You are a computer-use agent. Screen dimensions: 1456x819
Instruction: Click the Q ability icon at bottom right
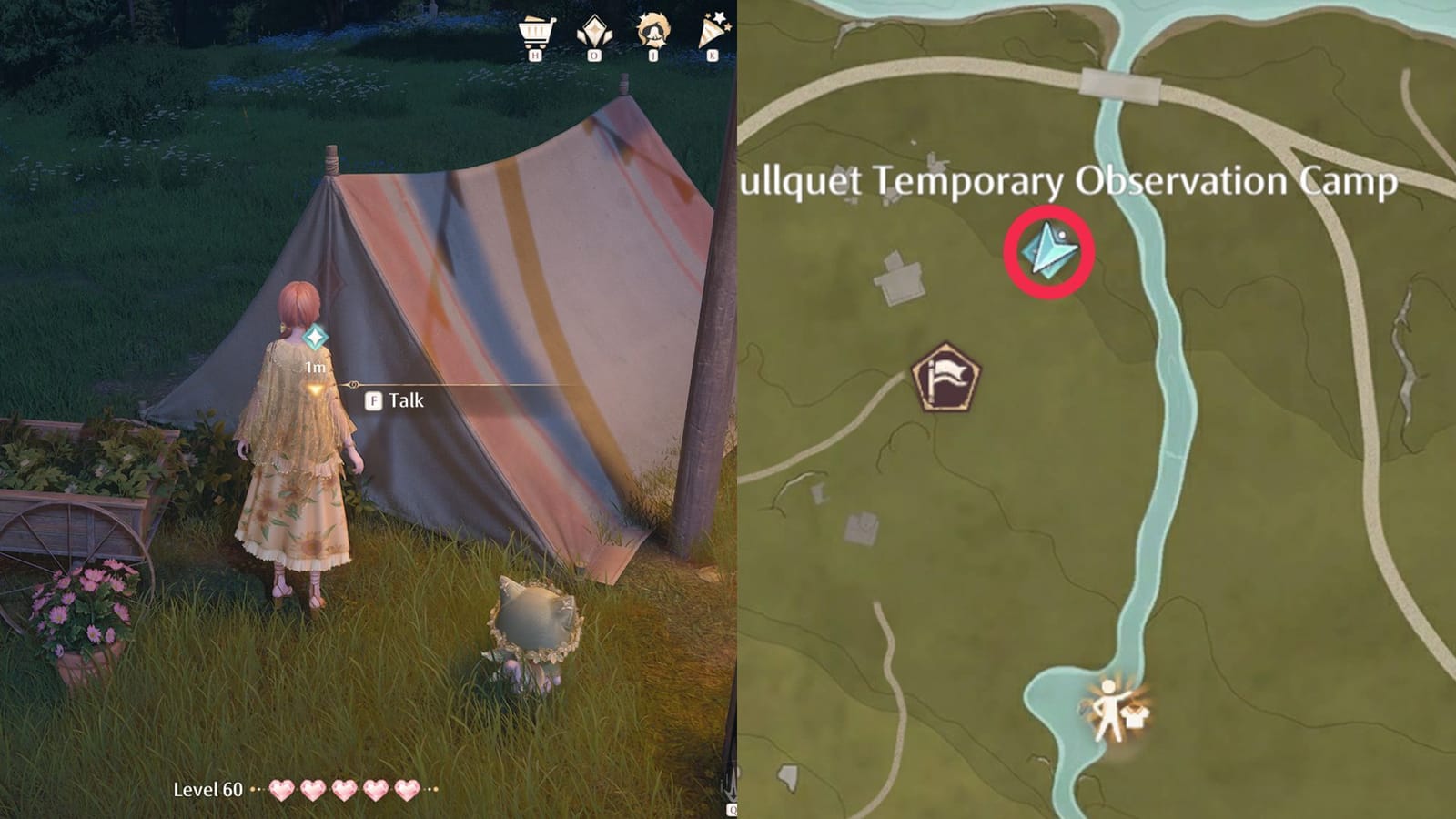pyautogui.click(x=733, y=808)
